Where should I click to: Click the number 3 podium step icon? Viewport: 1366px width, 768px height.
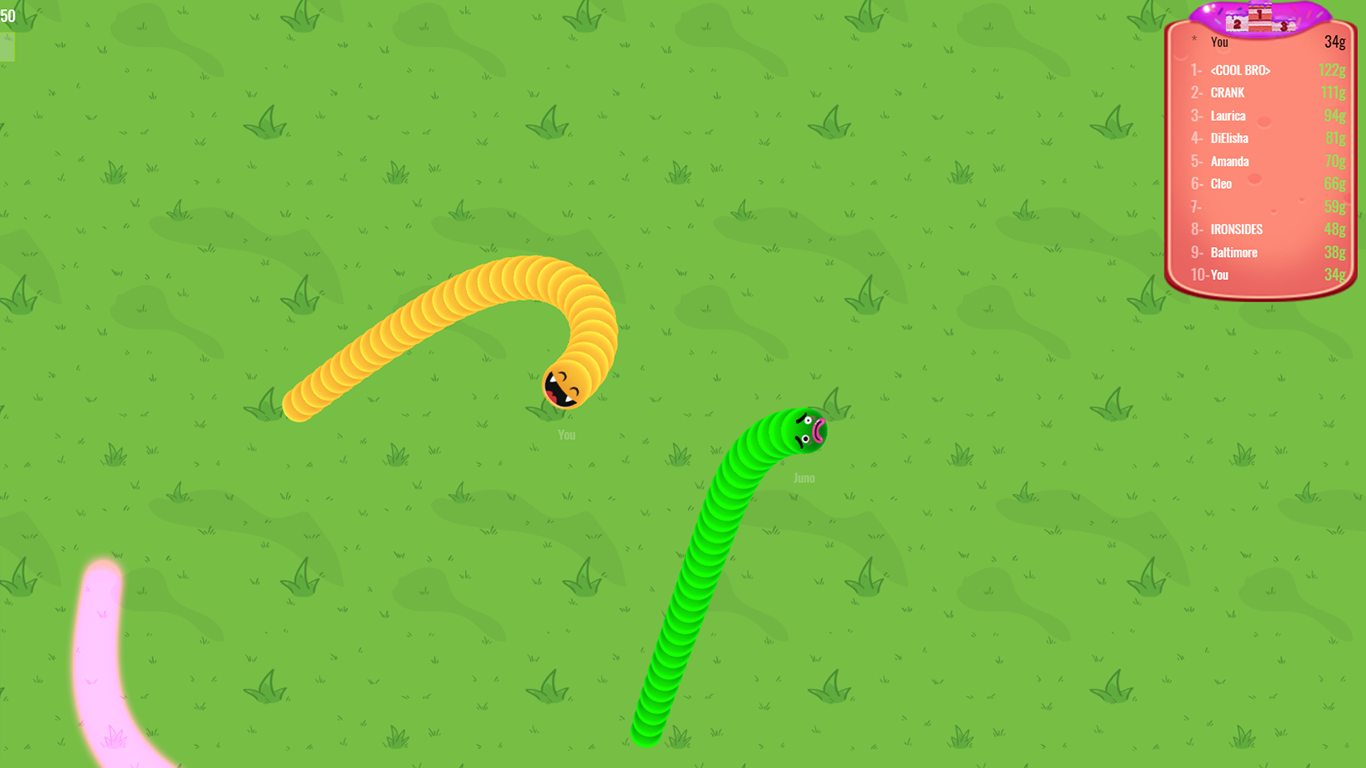tap(1283, 25)
